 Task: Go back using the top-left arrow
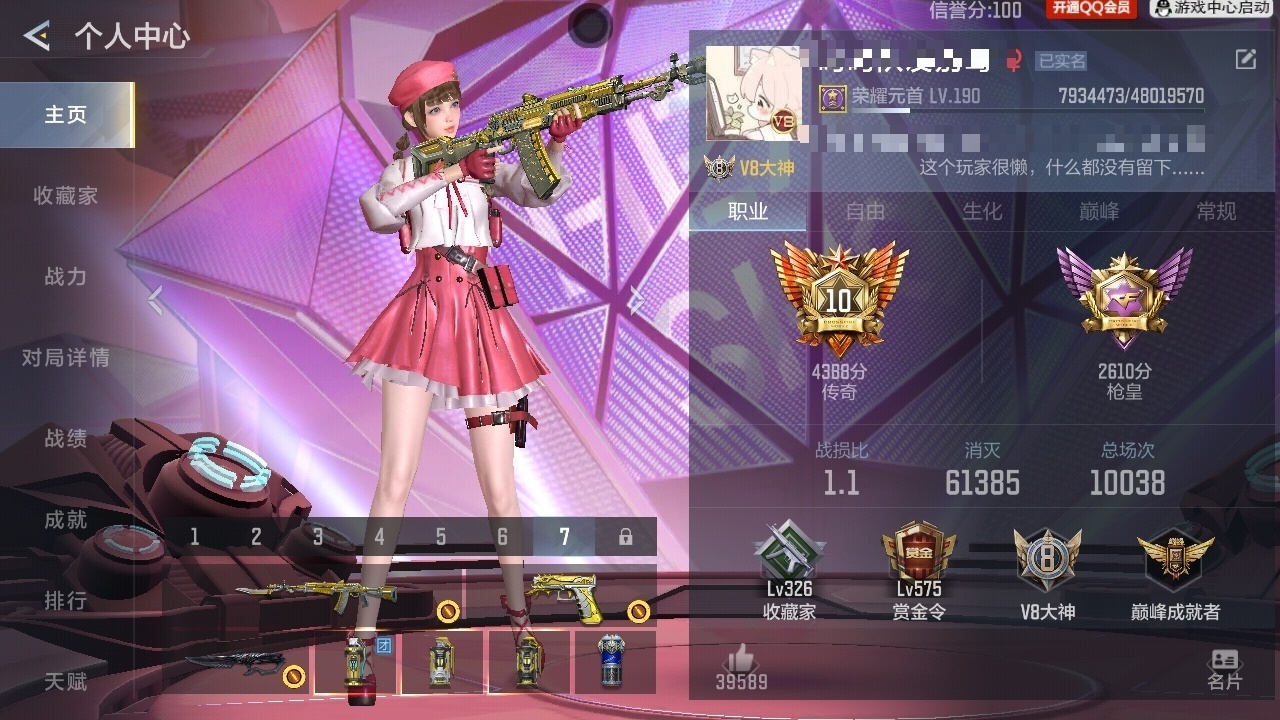[38, 37]
